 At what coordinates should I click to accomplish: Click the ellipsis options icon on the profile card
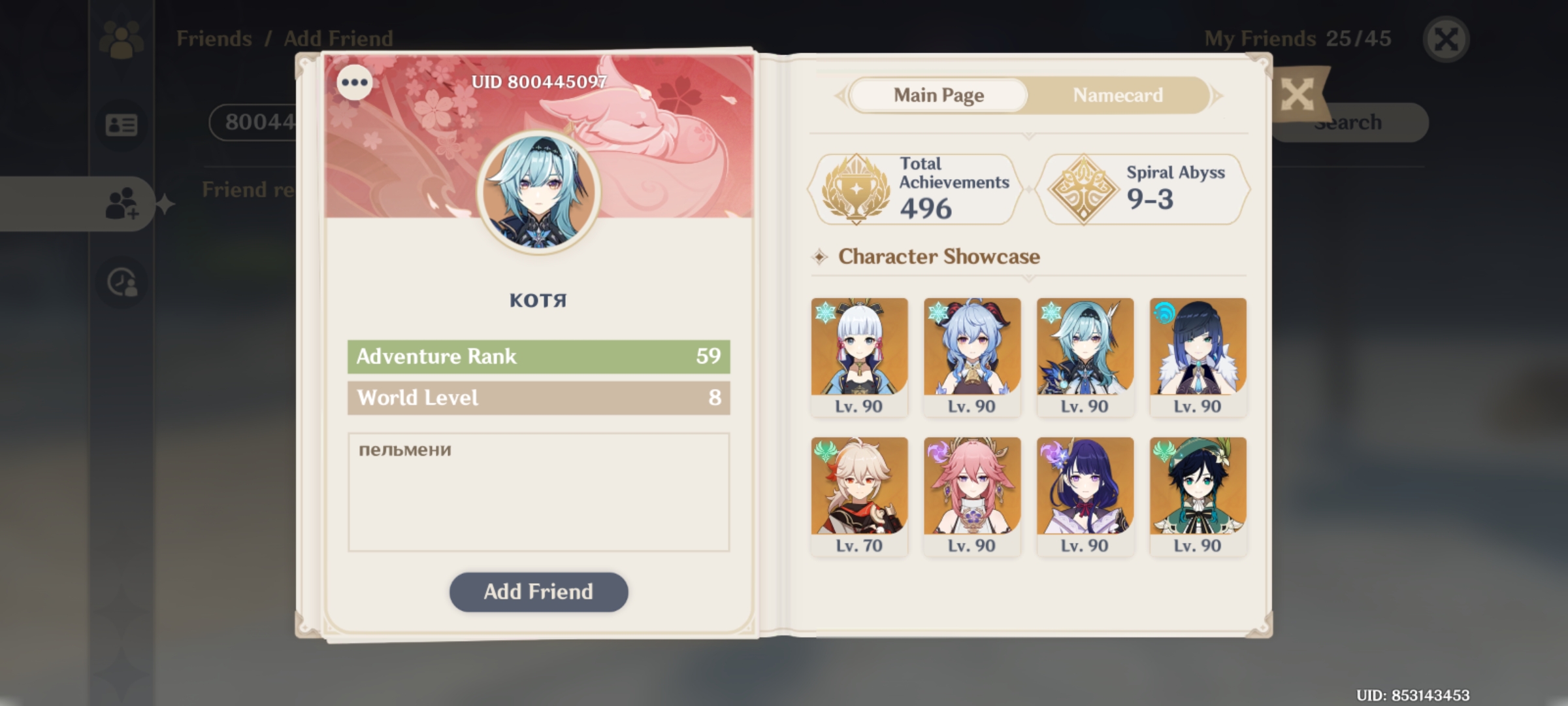[353, 82]
